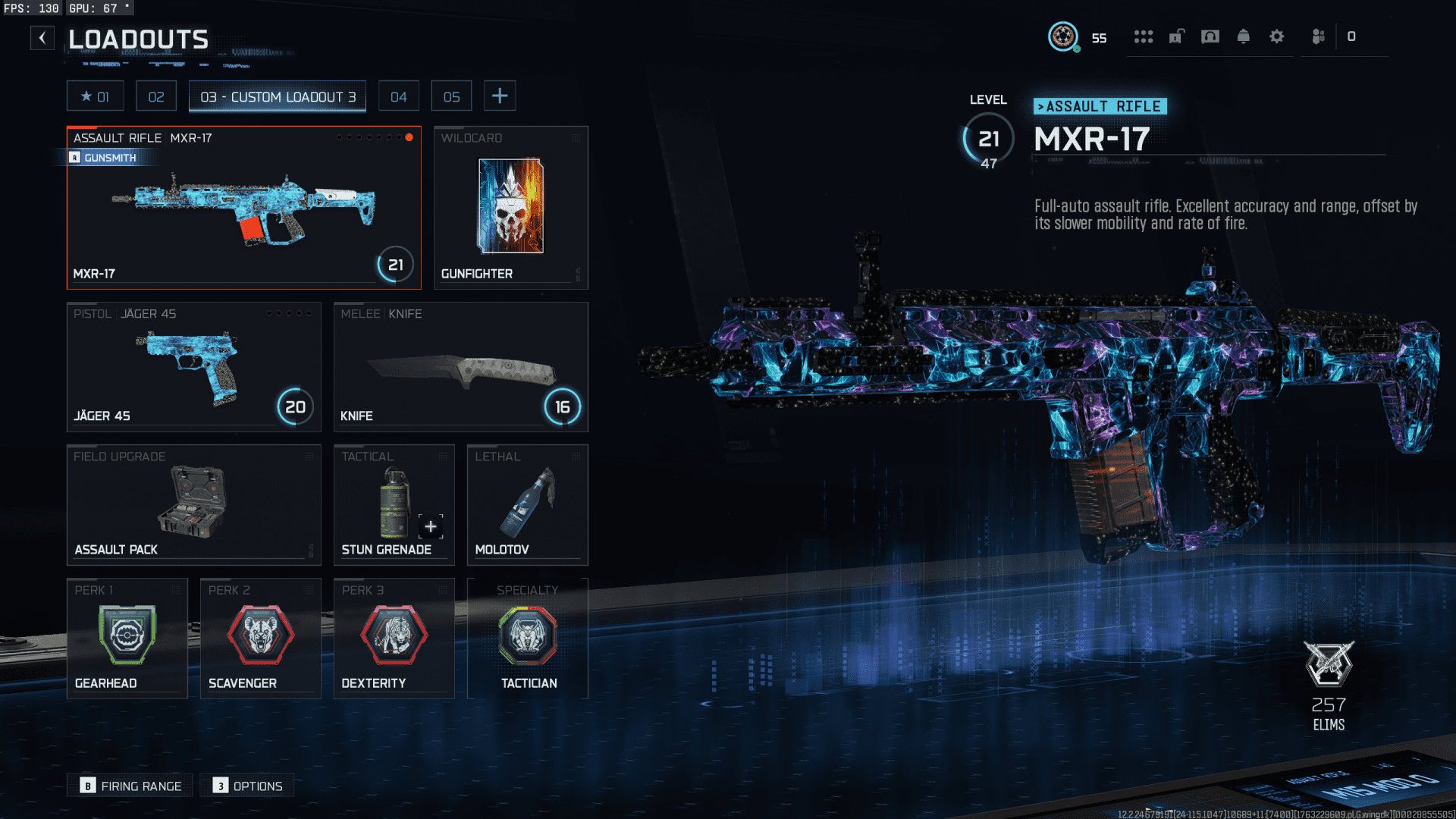Open the Dexterity perk 3 slot
The width and height of the screenshot is (1456, 819).
point(394,639)
